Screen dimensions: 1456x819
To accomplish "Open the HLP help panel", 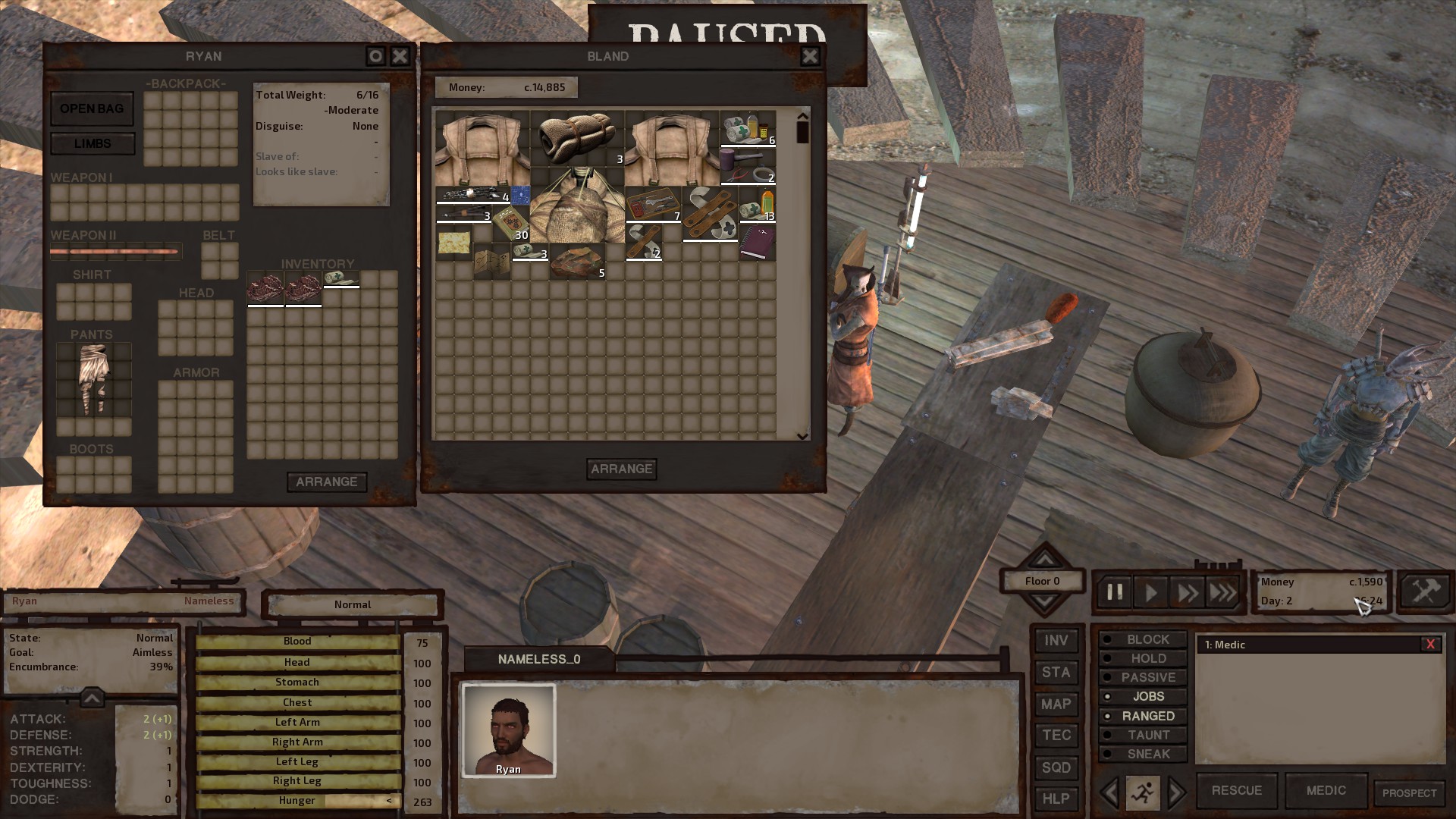I will click(x=1056, y=798).
